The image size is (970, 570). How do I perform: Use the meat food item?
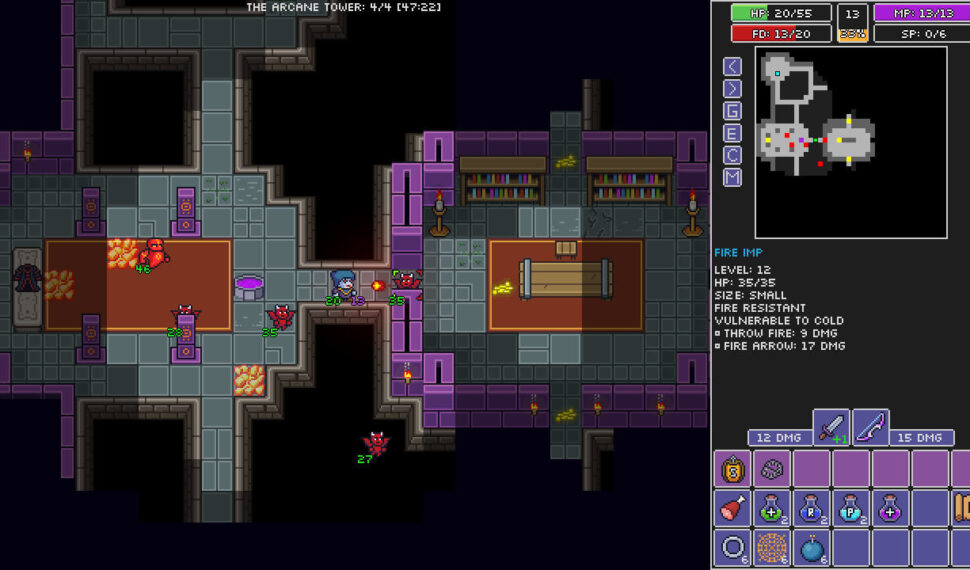(x=733, y=508)
